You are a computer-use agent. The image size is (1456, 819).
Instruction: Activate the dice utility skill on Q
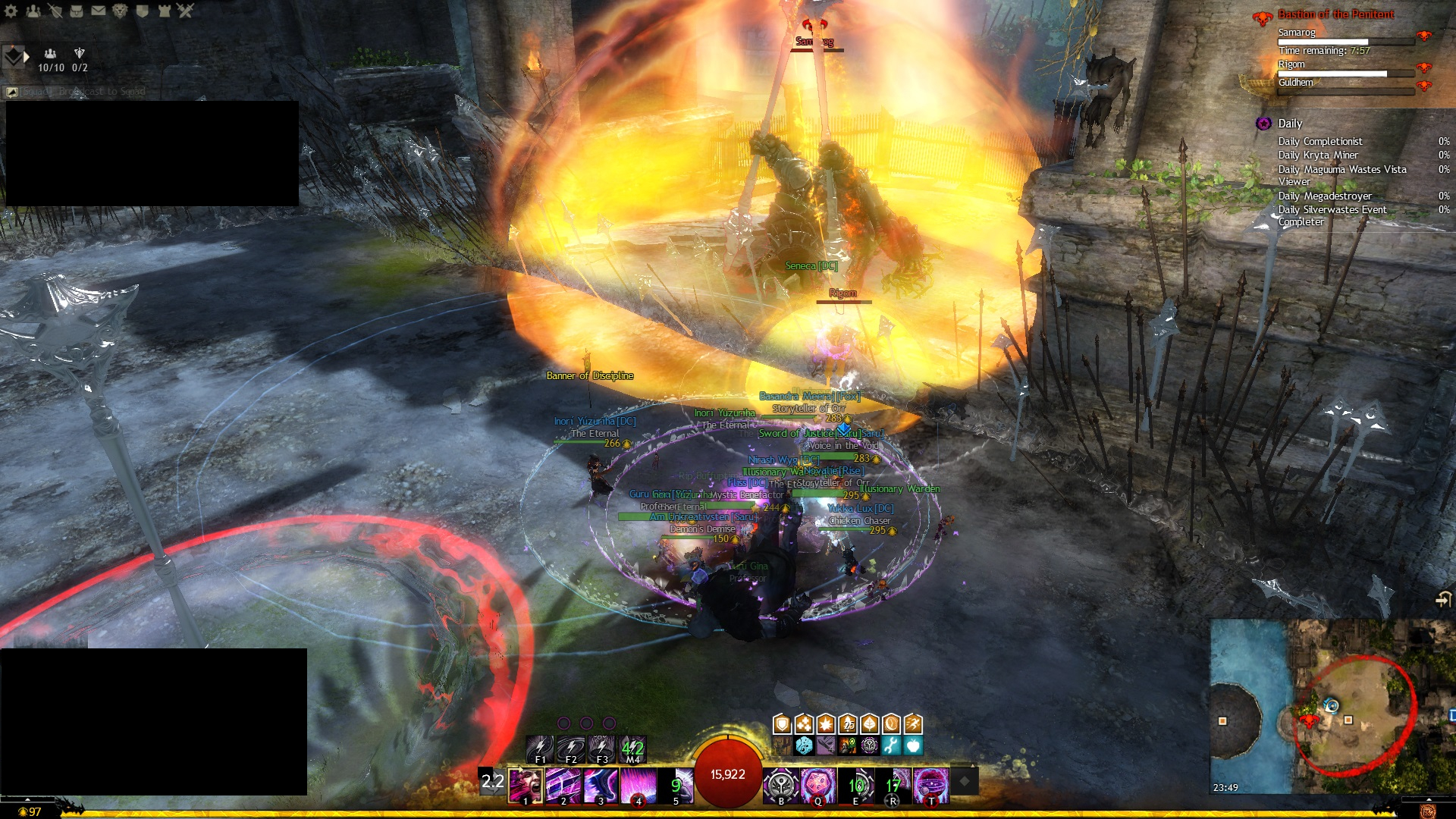pos(818,785)
